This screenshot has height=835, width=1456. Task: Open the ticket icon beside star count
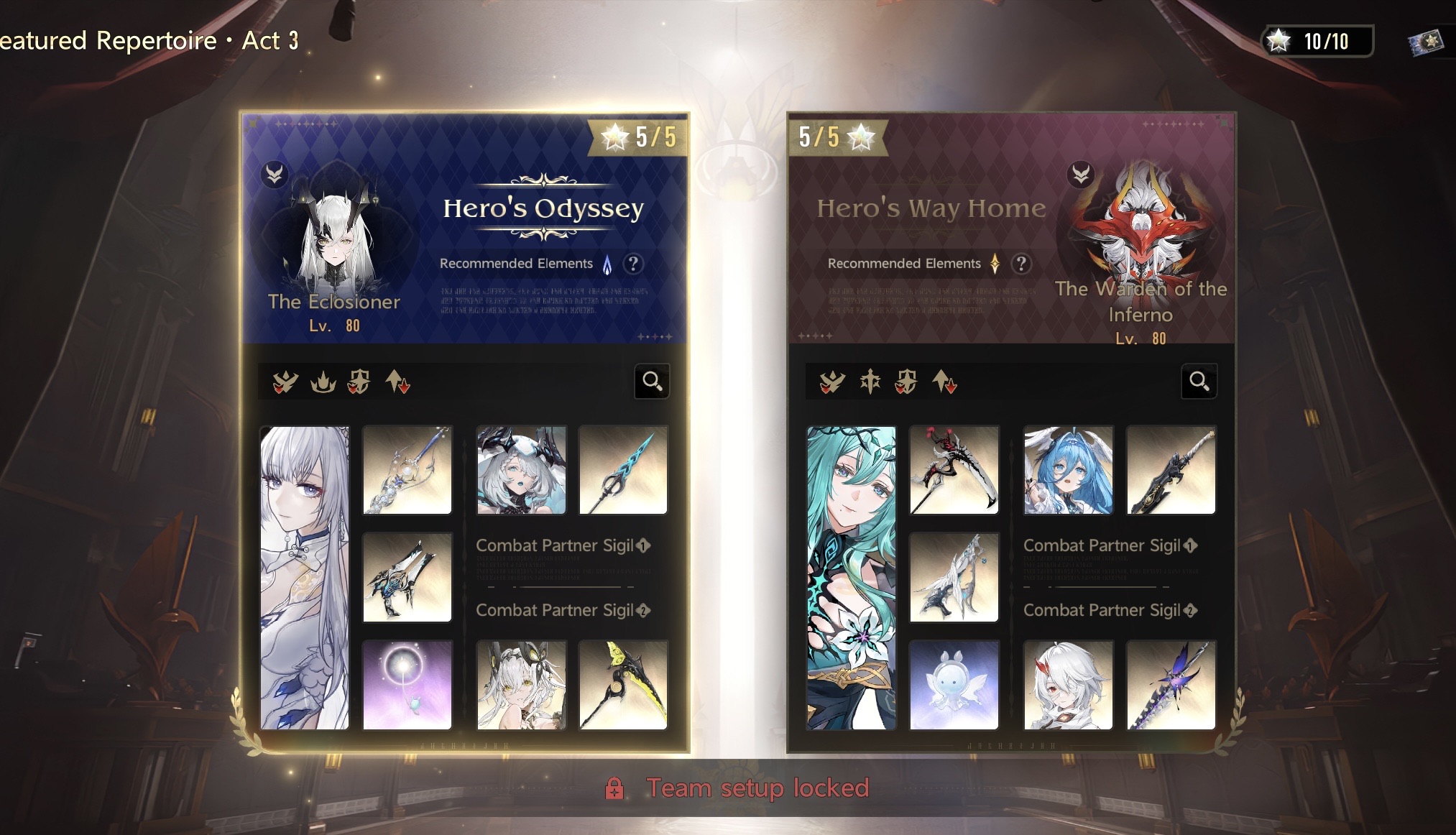(x=1425, y=42)
